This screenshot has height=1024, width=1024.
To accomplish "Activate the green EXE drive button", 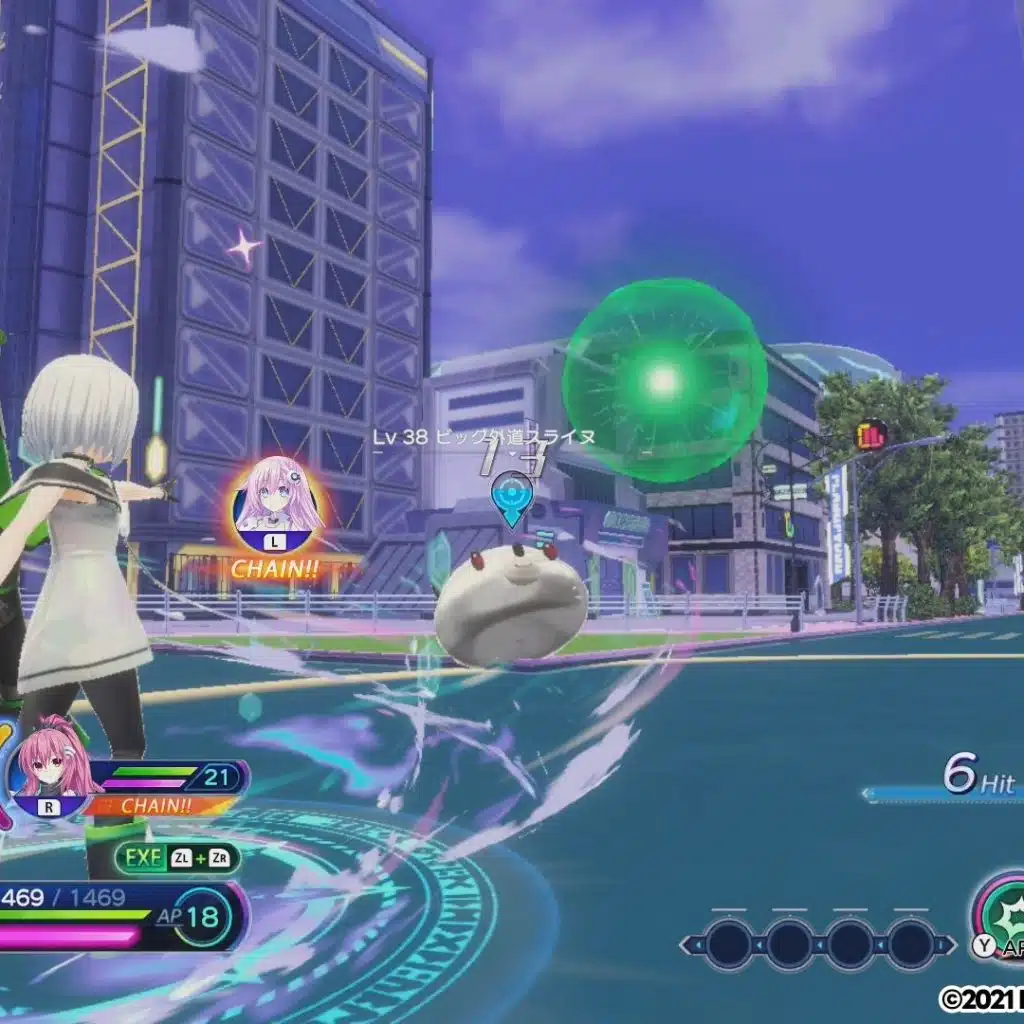I will coord(176,858).
